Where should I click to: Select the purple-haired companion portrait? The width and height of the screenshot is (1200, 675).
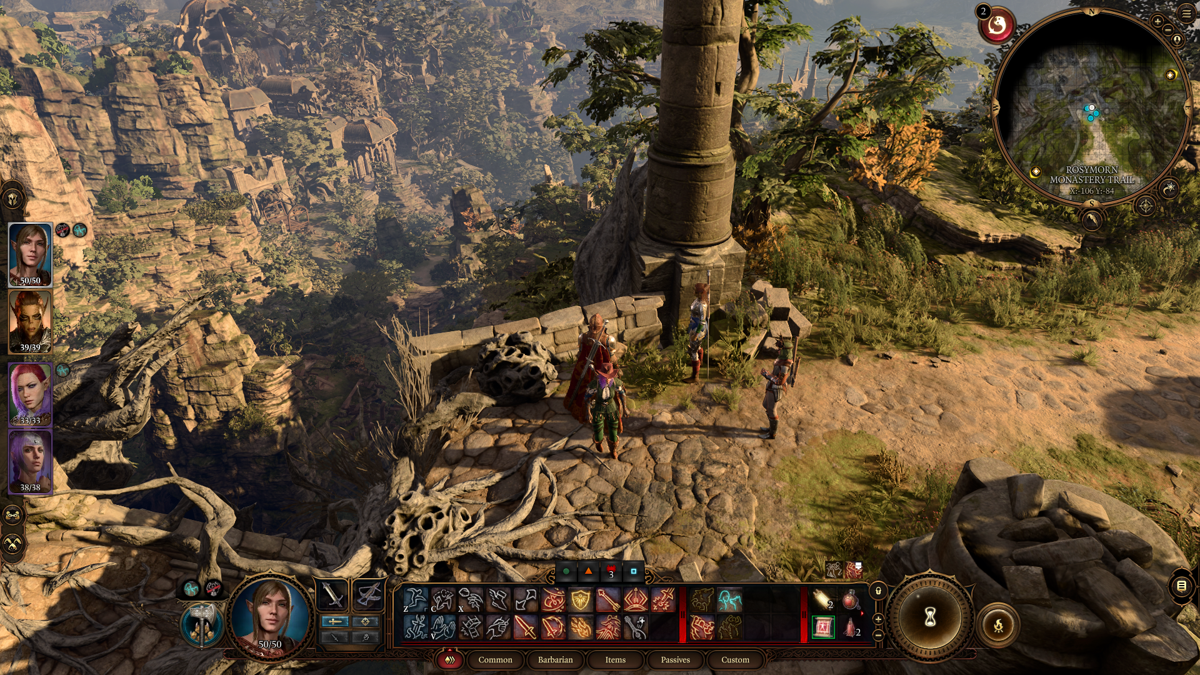(30, 462)
